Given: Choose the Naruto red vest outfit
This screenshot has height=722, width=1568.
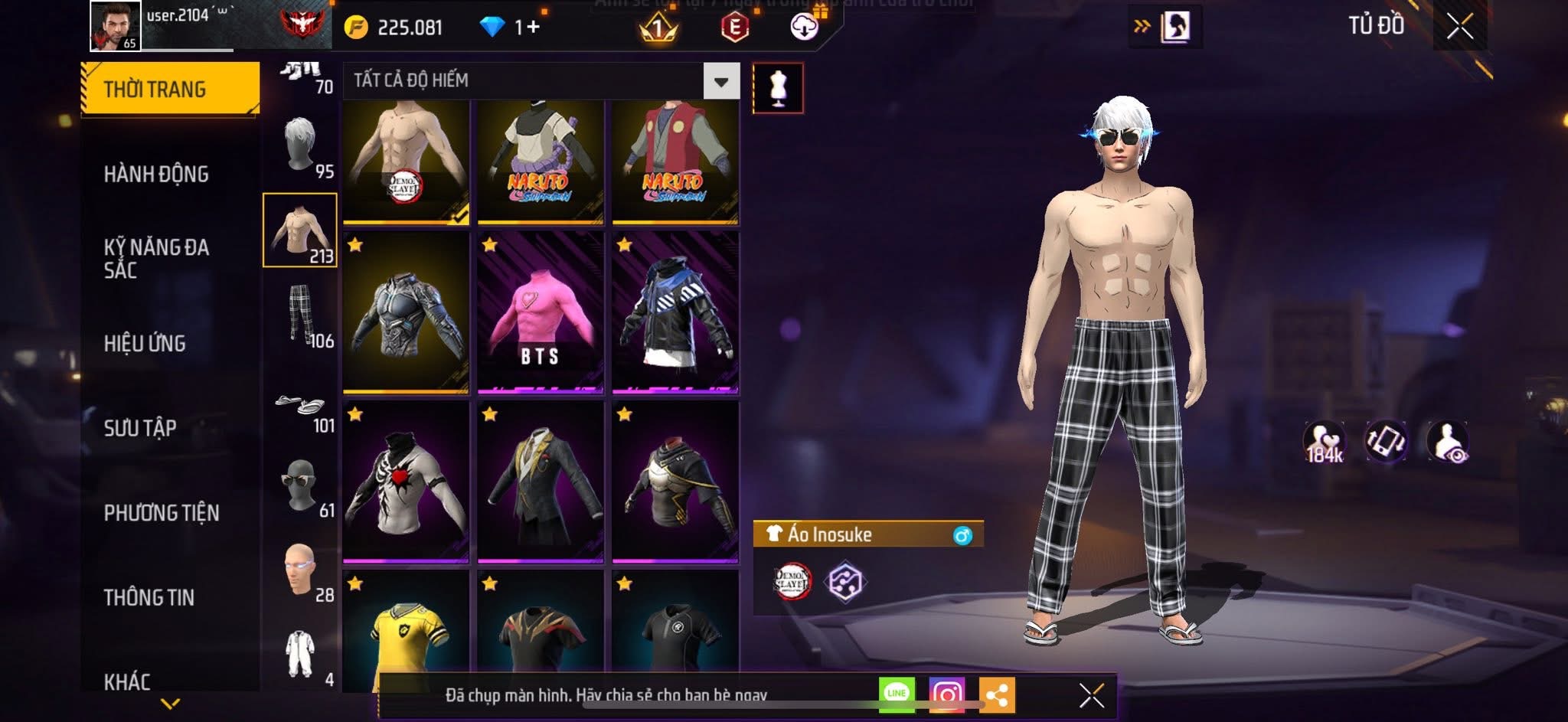Looking at the screenshot, I should coord(675,162).
